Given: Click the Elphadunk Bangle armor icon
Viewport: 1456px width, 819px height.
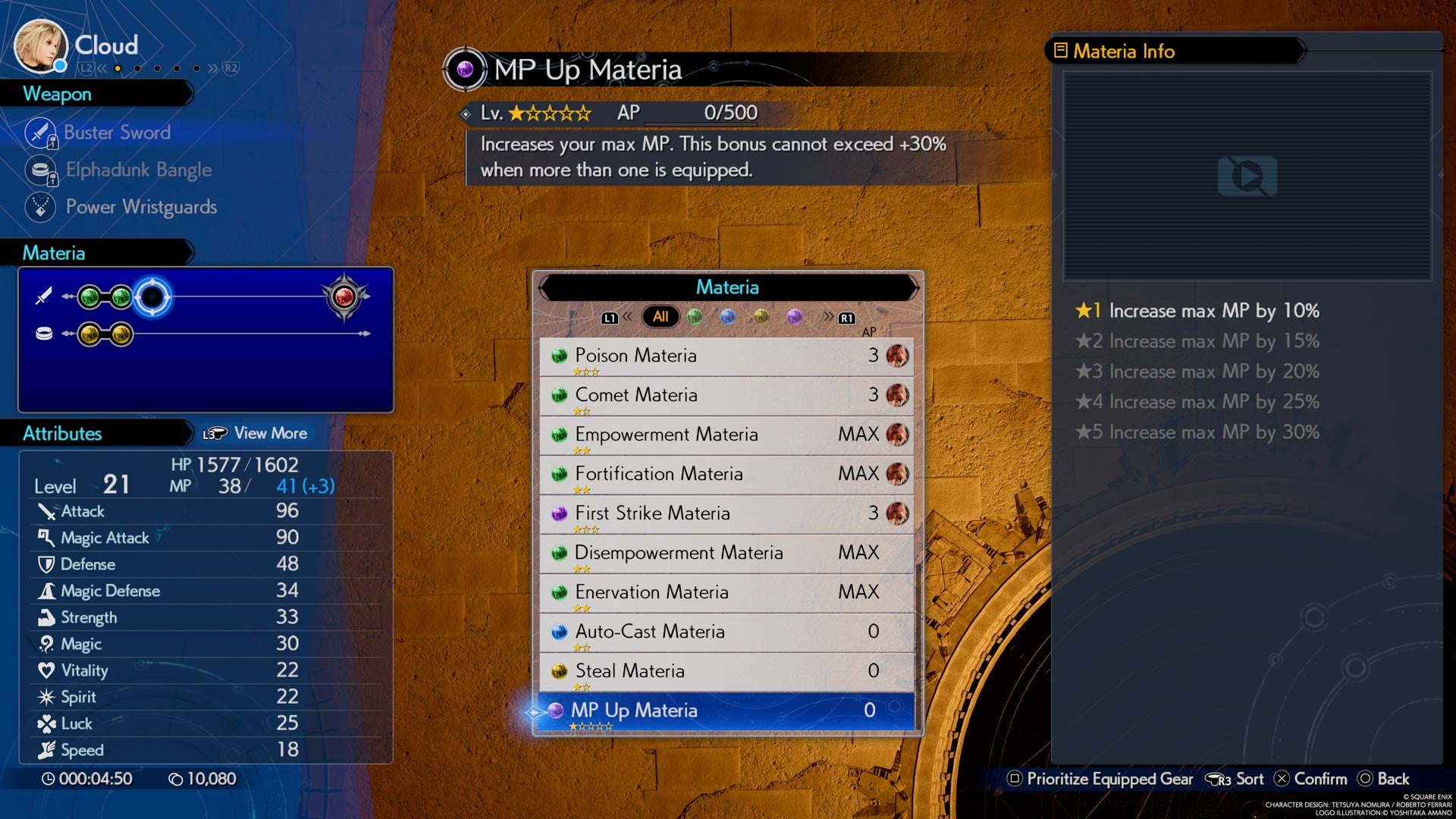Looking at the screenshot, I should point(39,170).
